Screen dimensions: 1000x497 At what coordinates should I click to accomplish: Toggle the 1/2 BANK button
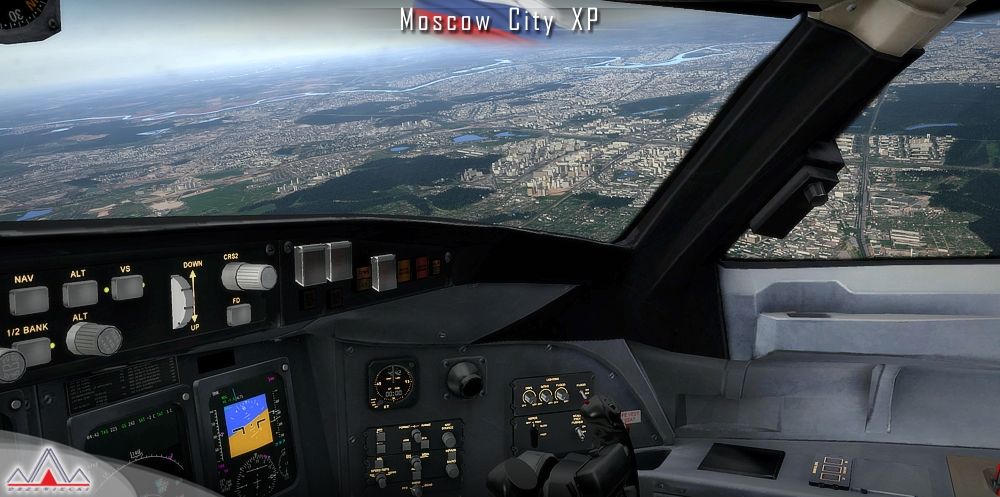[32, 351]
